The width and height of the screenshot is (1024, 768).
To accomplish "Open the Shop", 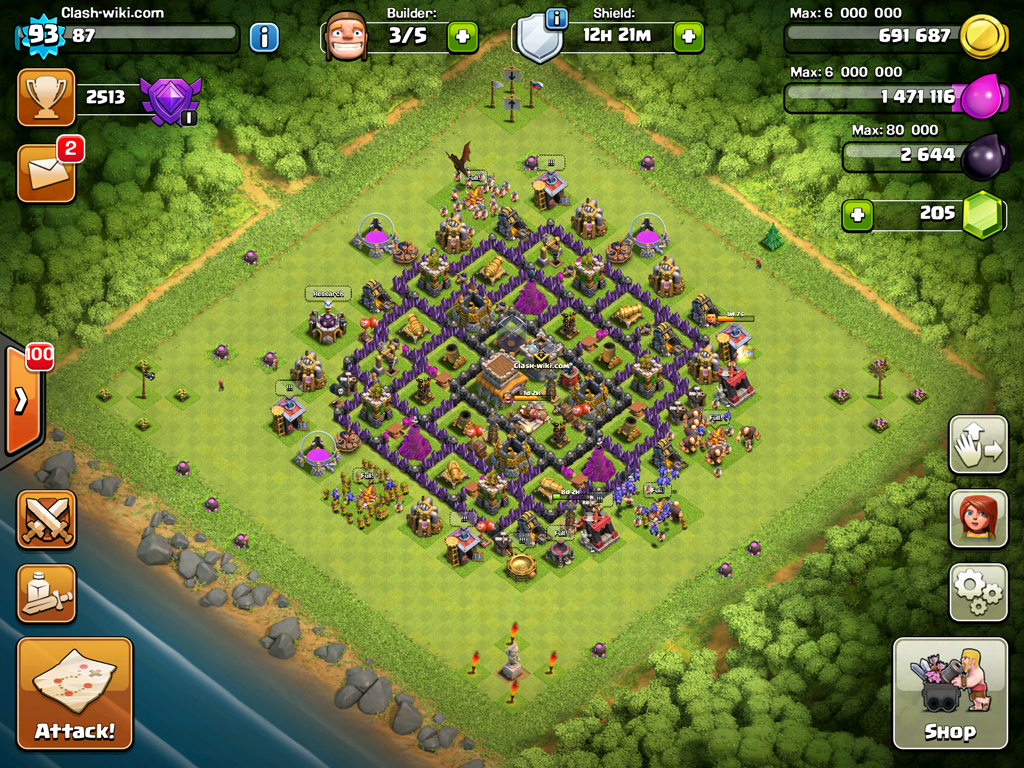I will click(950, 693).
